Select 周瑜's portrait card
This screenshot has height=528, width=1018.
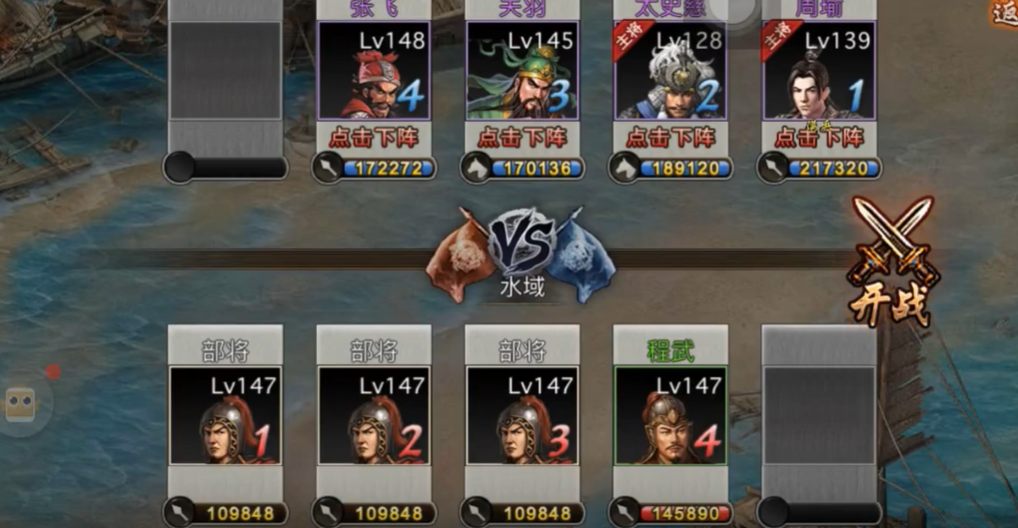click(x=819, y=72)
